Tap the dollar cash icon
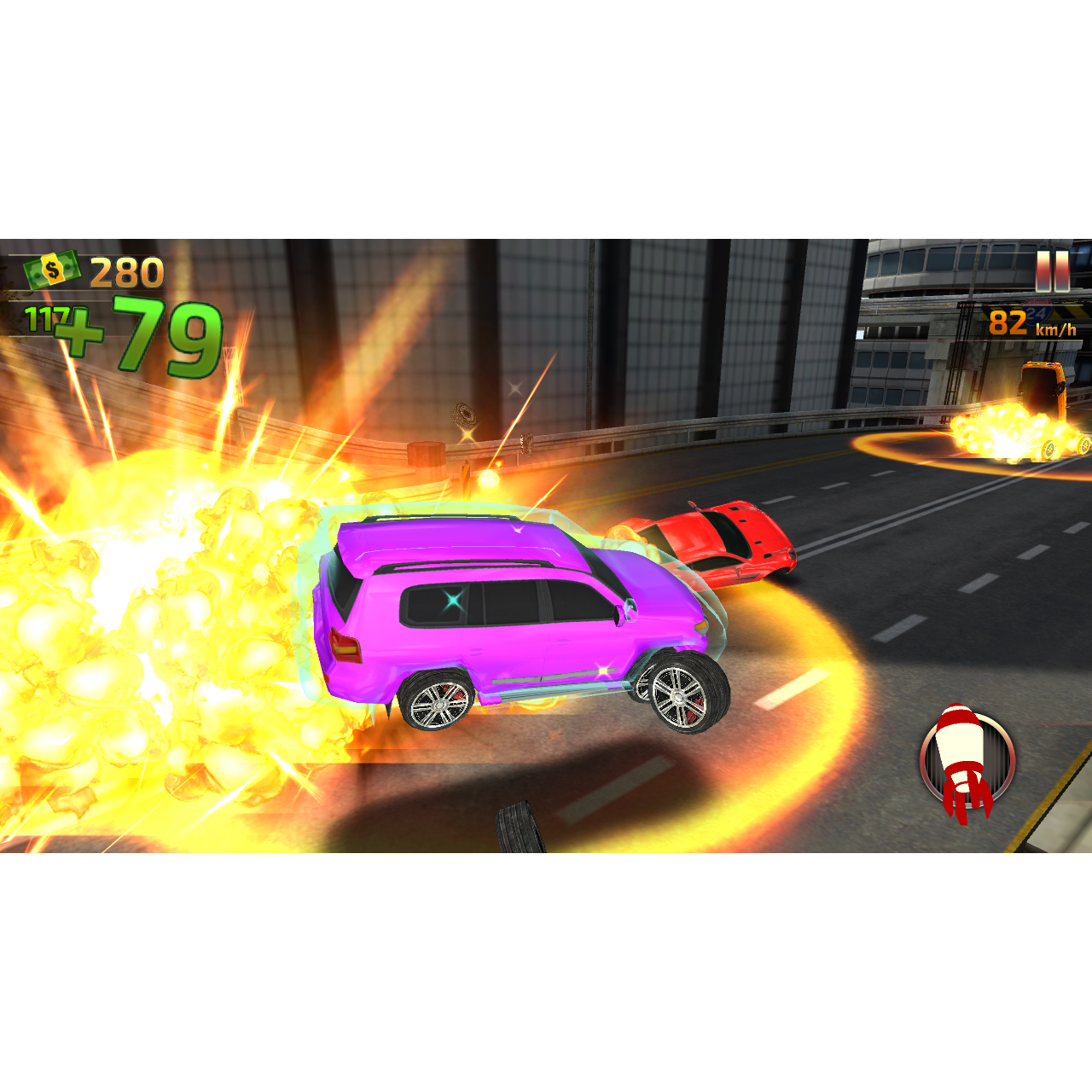The width and height of the screenshot is (1092, 1092). point(53,271)
